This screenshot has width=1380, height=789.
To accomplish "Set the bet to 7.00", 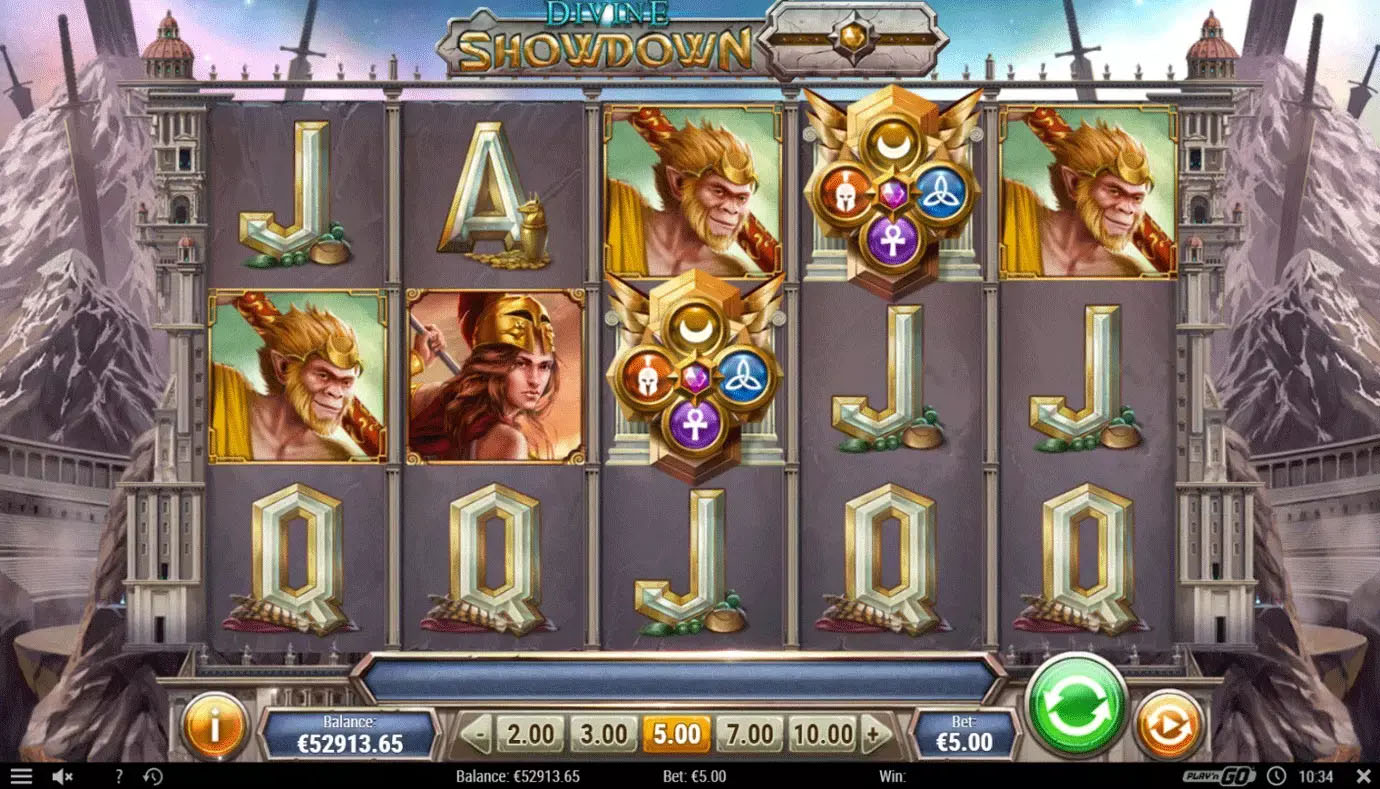I will 749,735.
